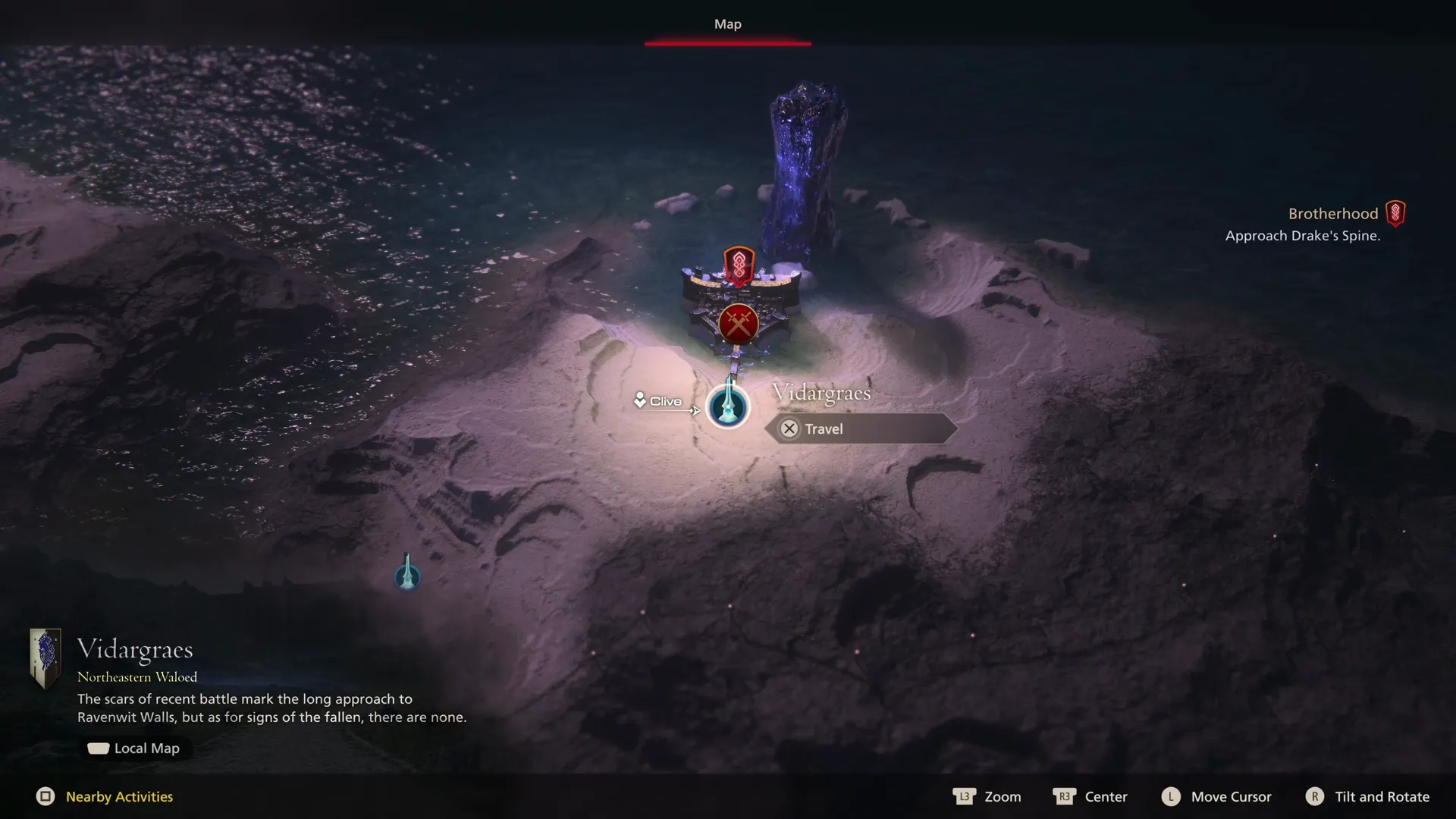Expand the Approach Drake's Spine objective
Image resolution: width=1456 pixels, height=819 pixels.
pos(1303,236)
